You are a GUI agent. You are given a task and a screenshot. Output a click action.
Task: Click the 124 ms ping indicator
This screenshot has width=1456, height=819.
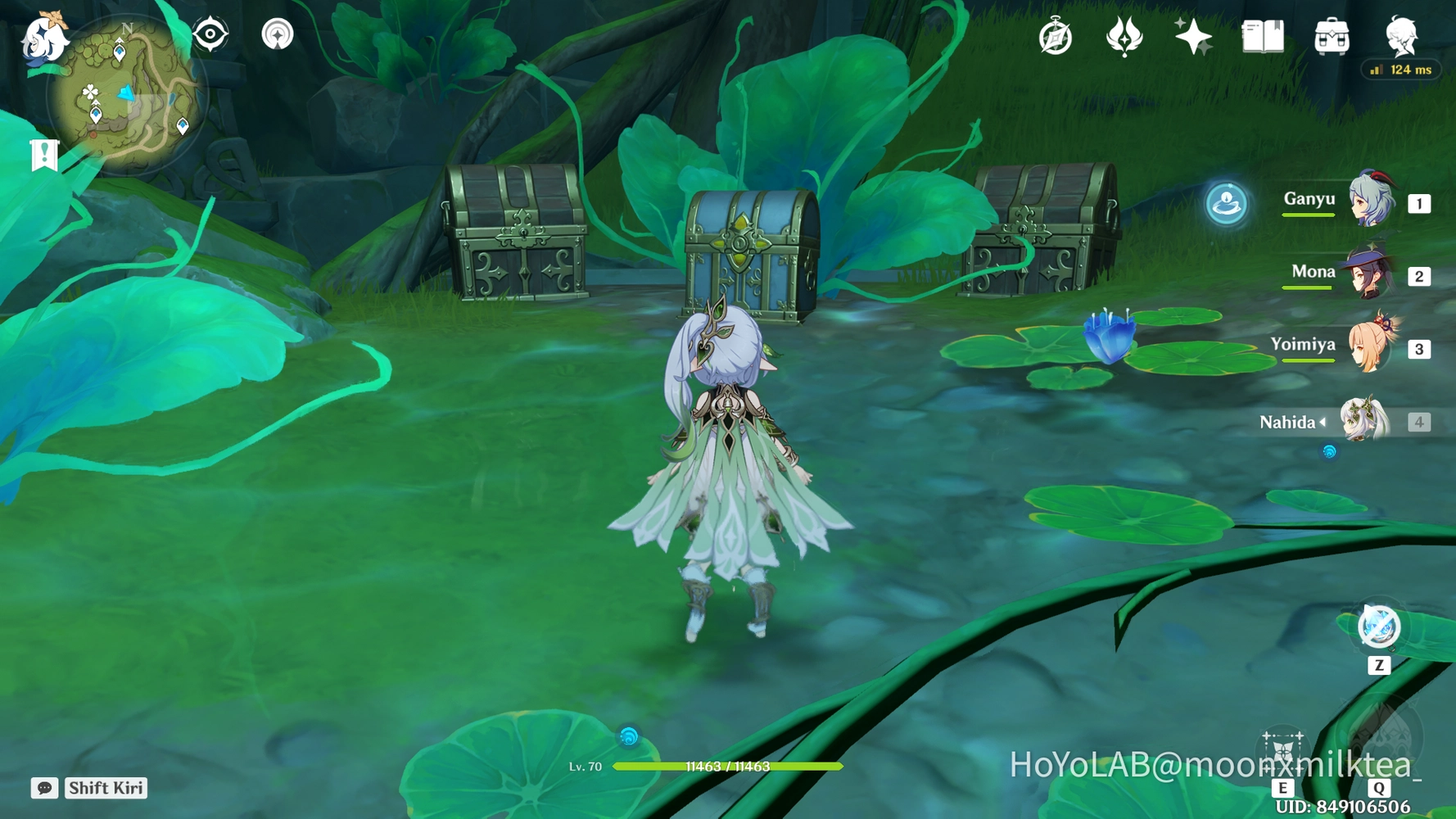pos(1400,70)
